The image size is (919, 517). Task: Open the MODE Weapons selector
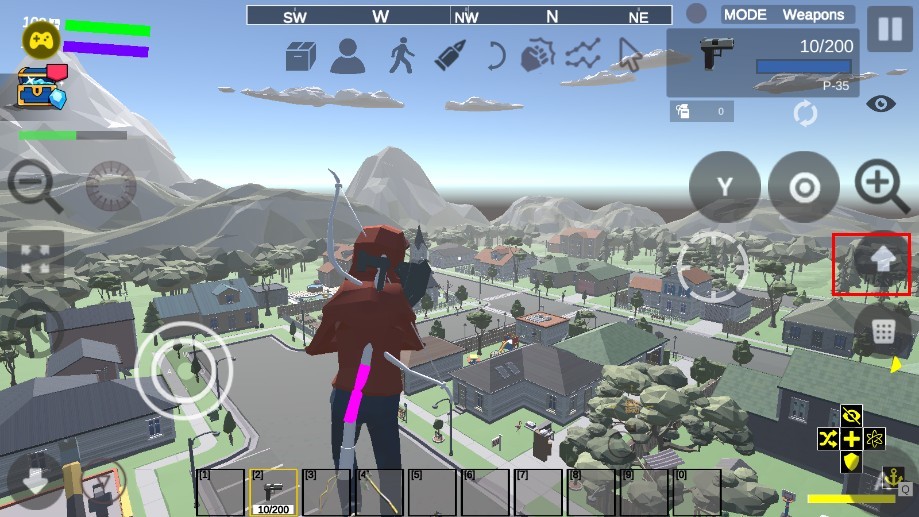(x=786, y=15)
